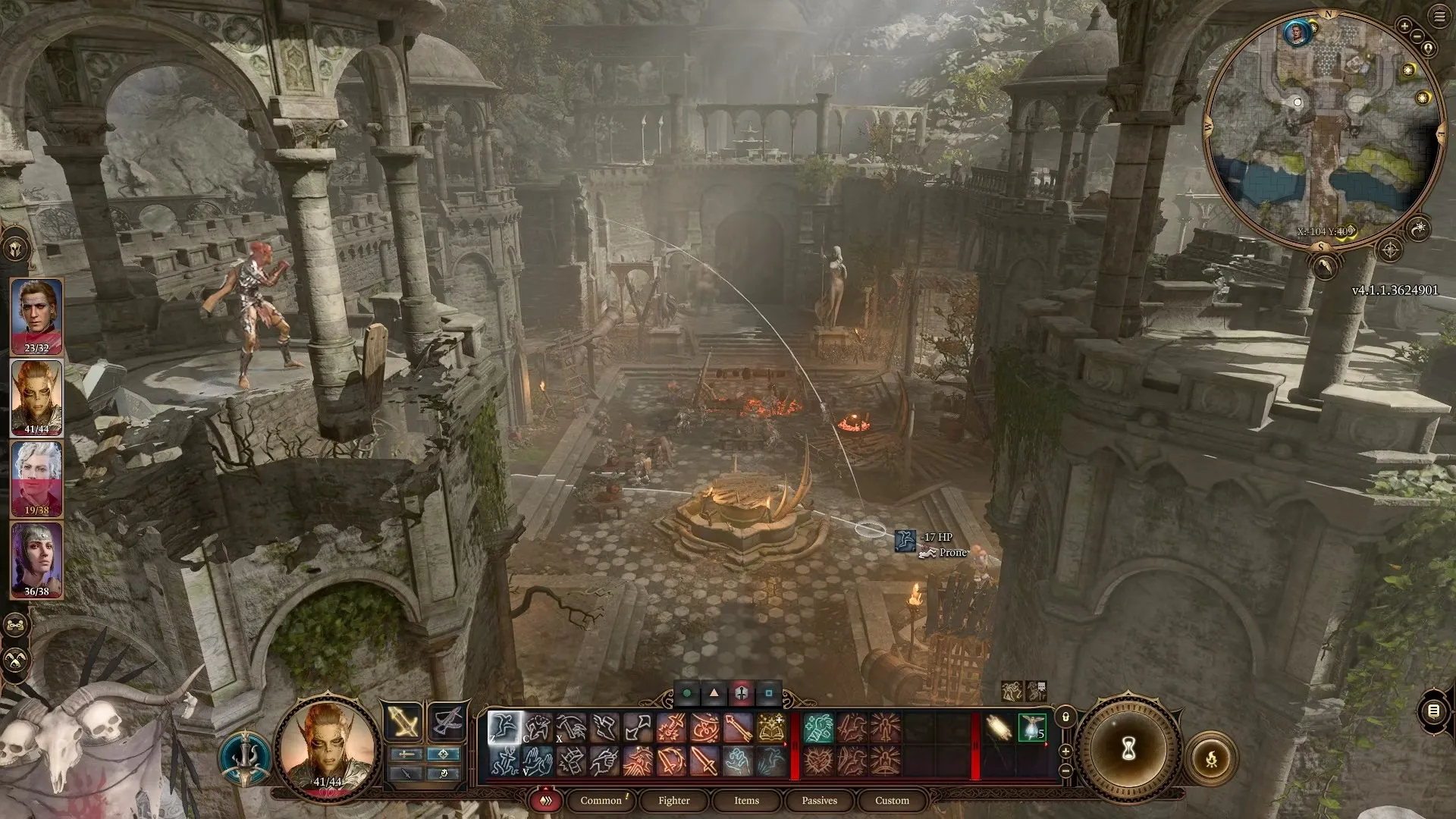Select the white-haired companion portrait

point(36,478)
